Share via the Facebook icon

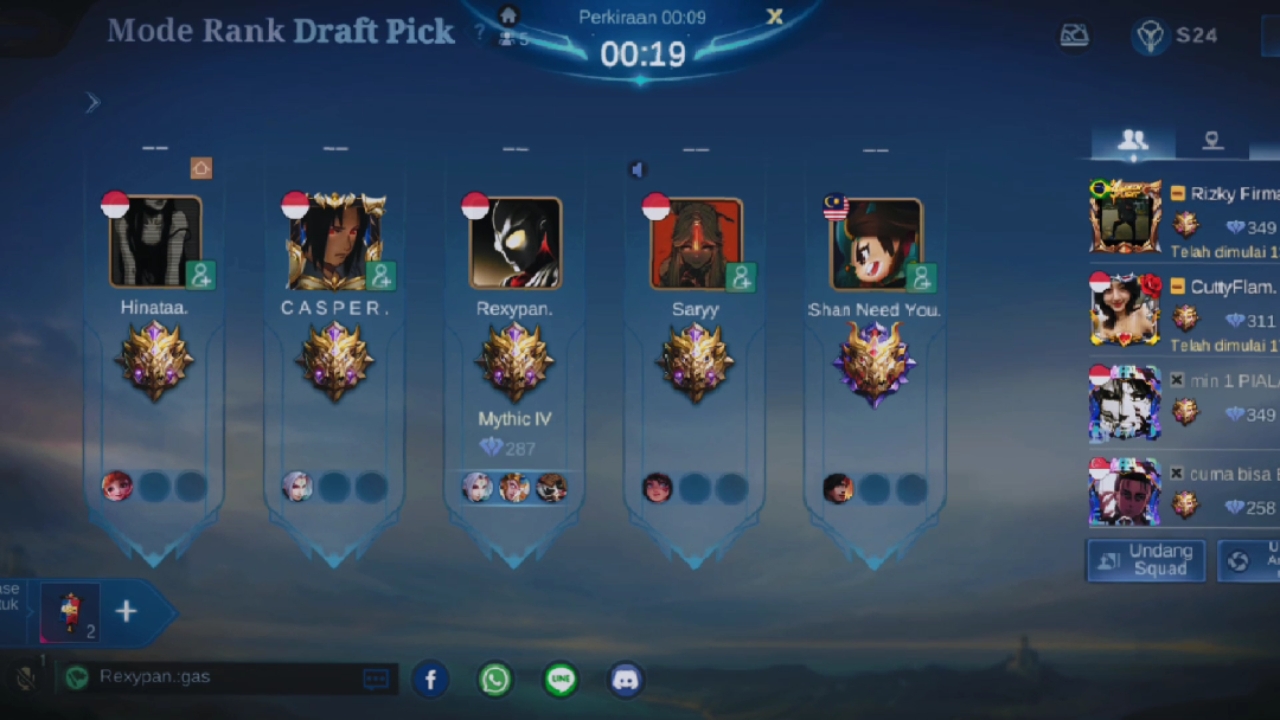tap(431, 680)
